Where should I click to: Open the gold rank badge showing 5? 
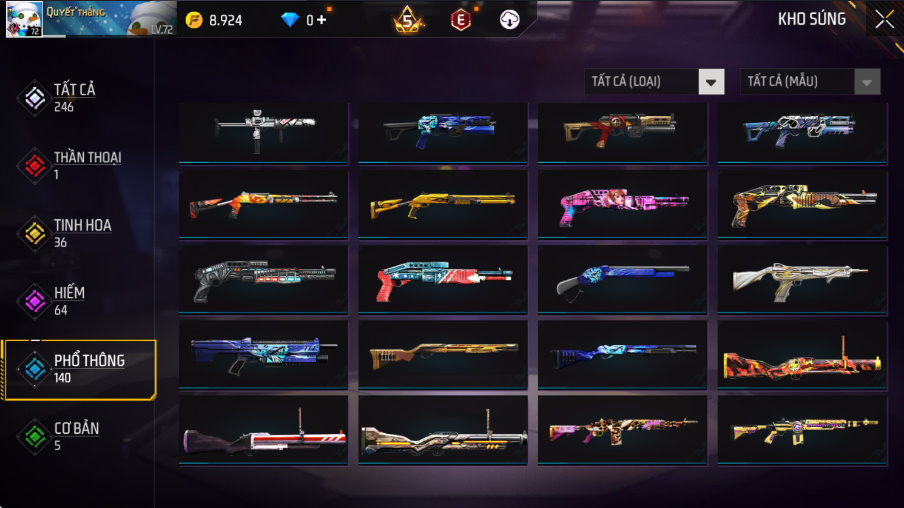point(407,19)
